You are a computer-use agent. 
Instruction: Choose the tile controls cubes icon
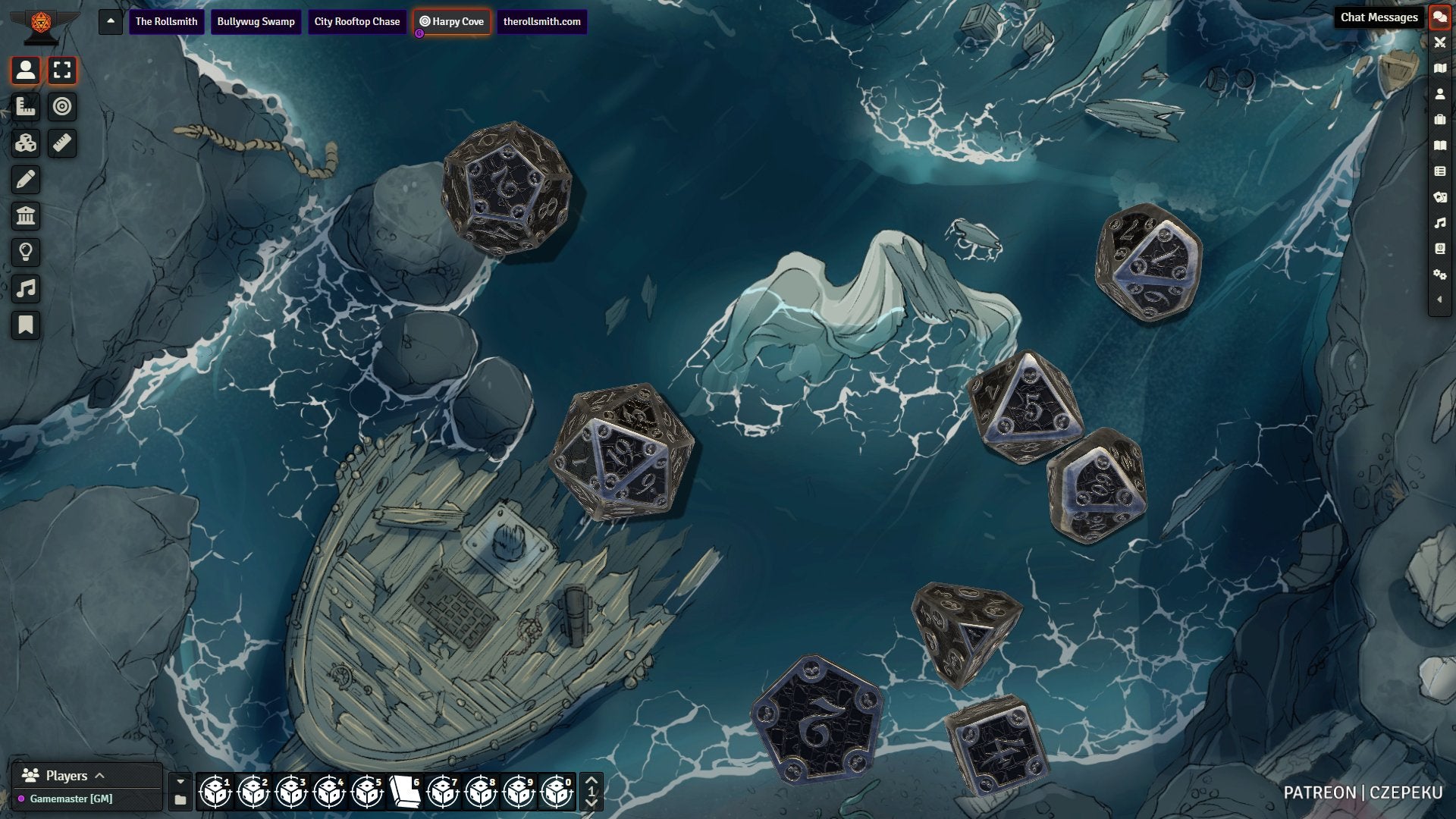tap(26, 143)
